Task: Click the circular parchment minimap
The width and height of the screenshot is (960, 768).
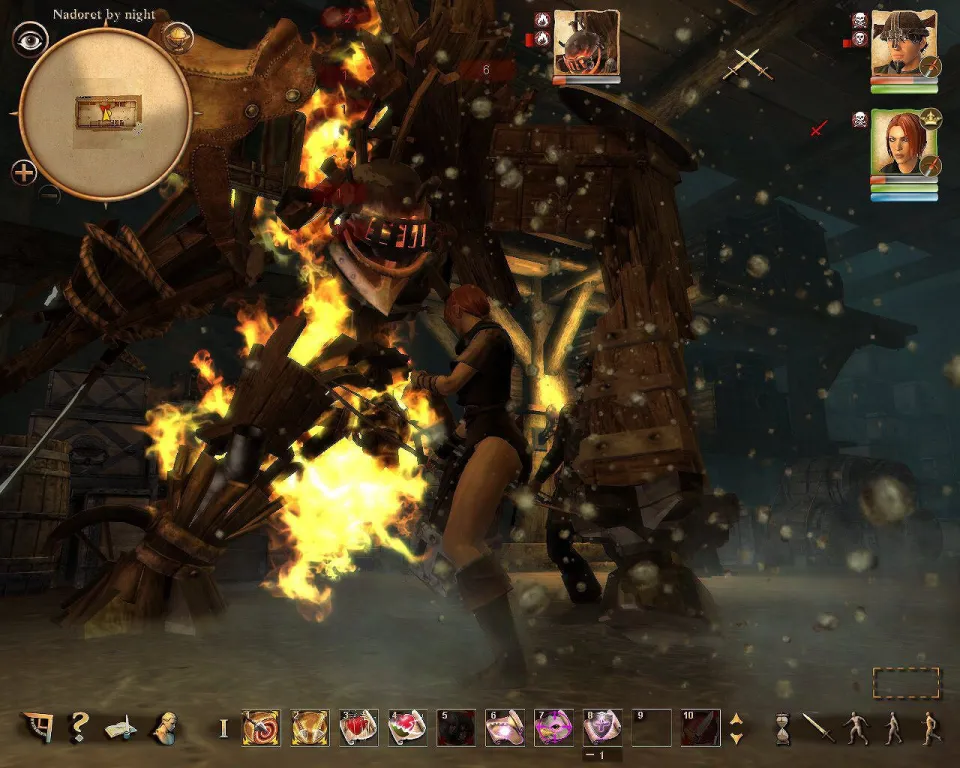Action: [x=106, y=113]
